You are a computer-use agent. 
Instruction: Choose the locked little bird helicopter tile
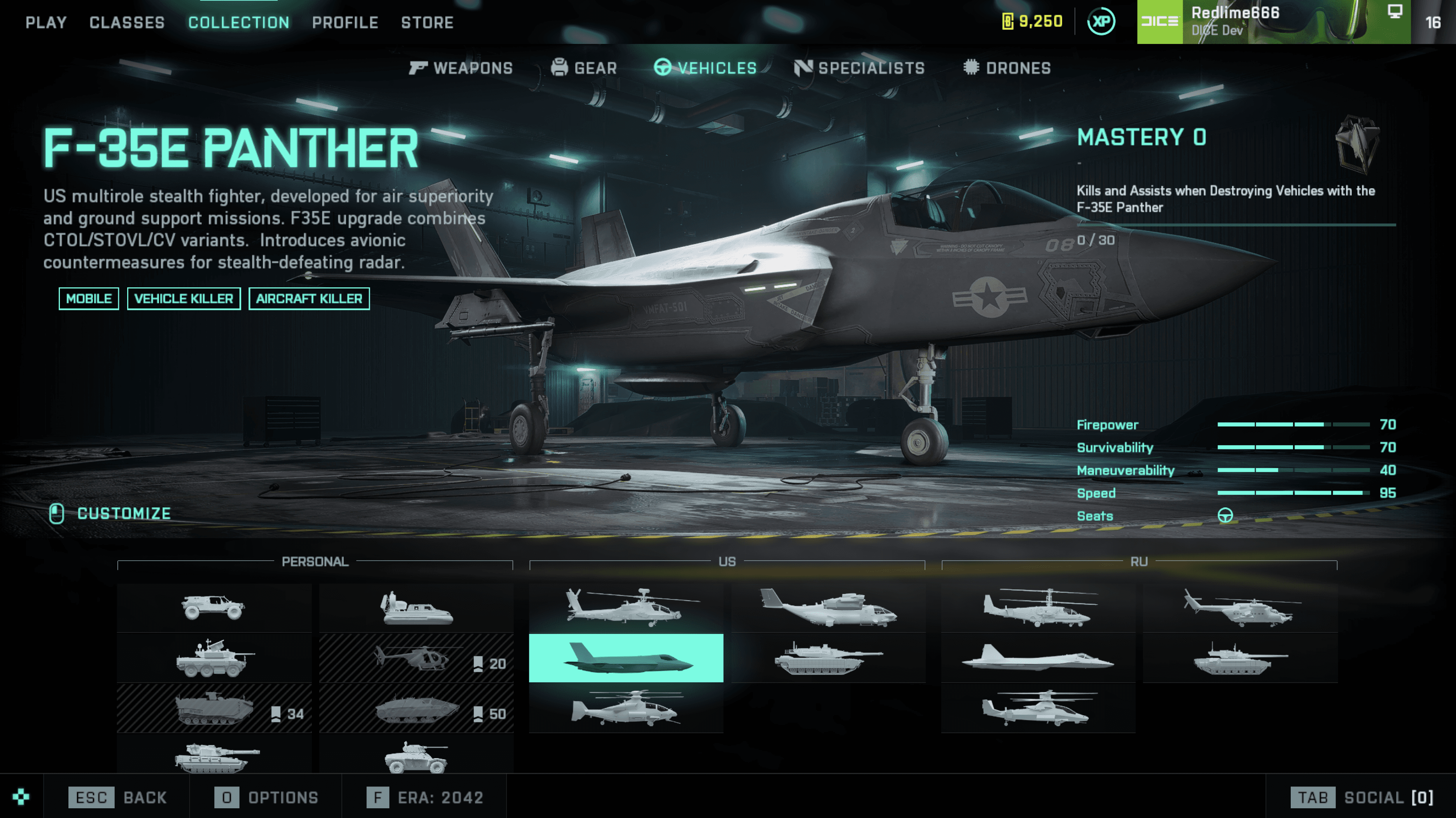(416, 658)
